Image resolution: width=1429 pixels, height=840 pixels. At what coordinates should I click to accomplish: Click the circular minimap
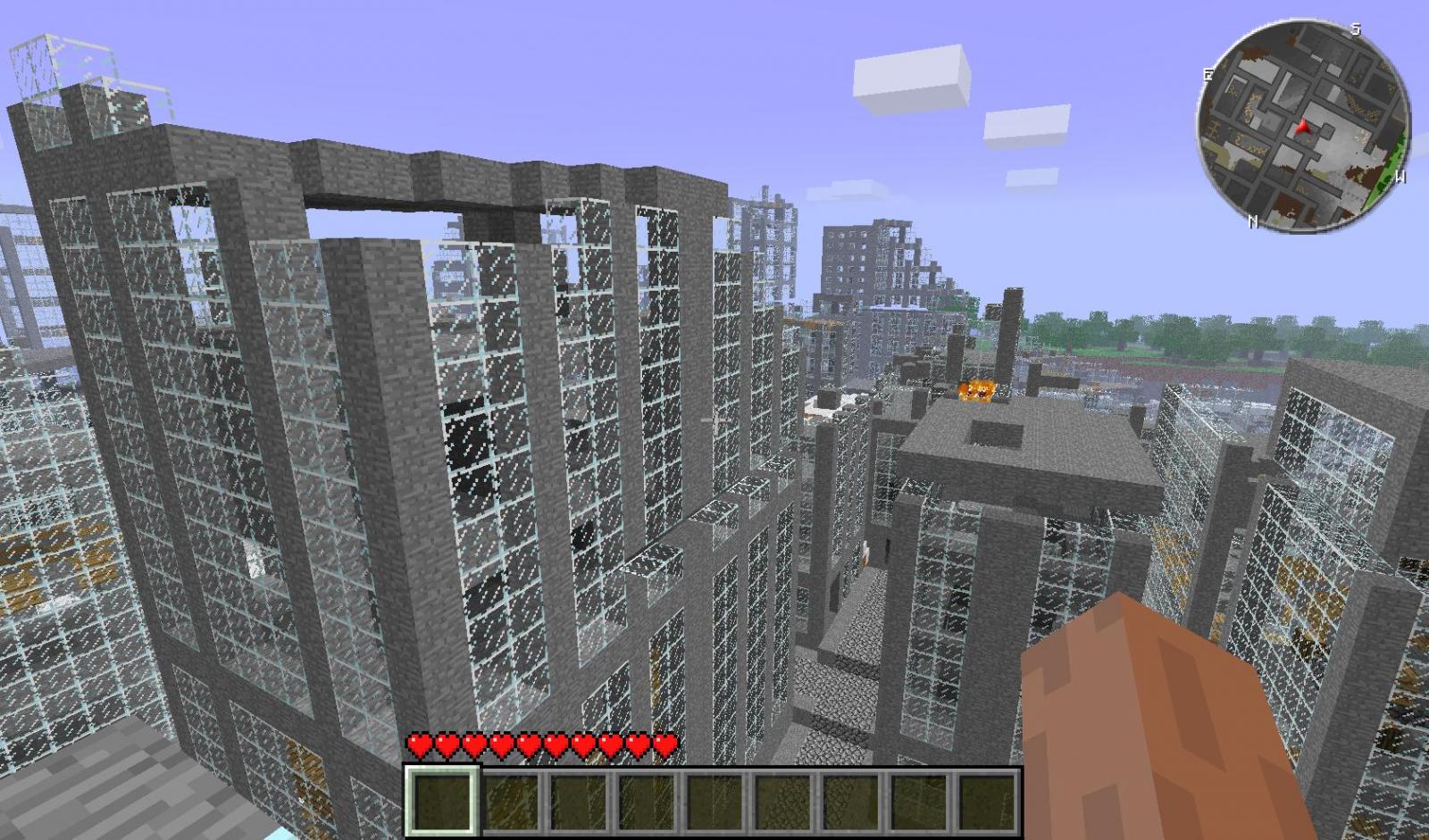(x=1303, y=126)
